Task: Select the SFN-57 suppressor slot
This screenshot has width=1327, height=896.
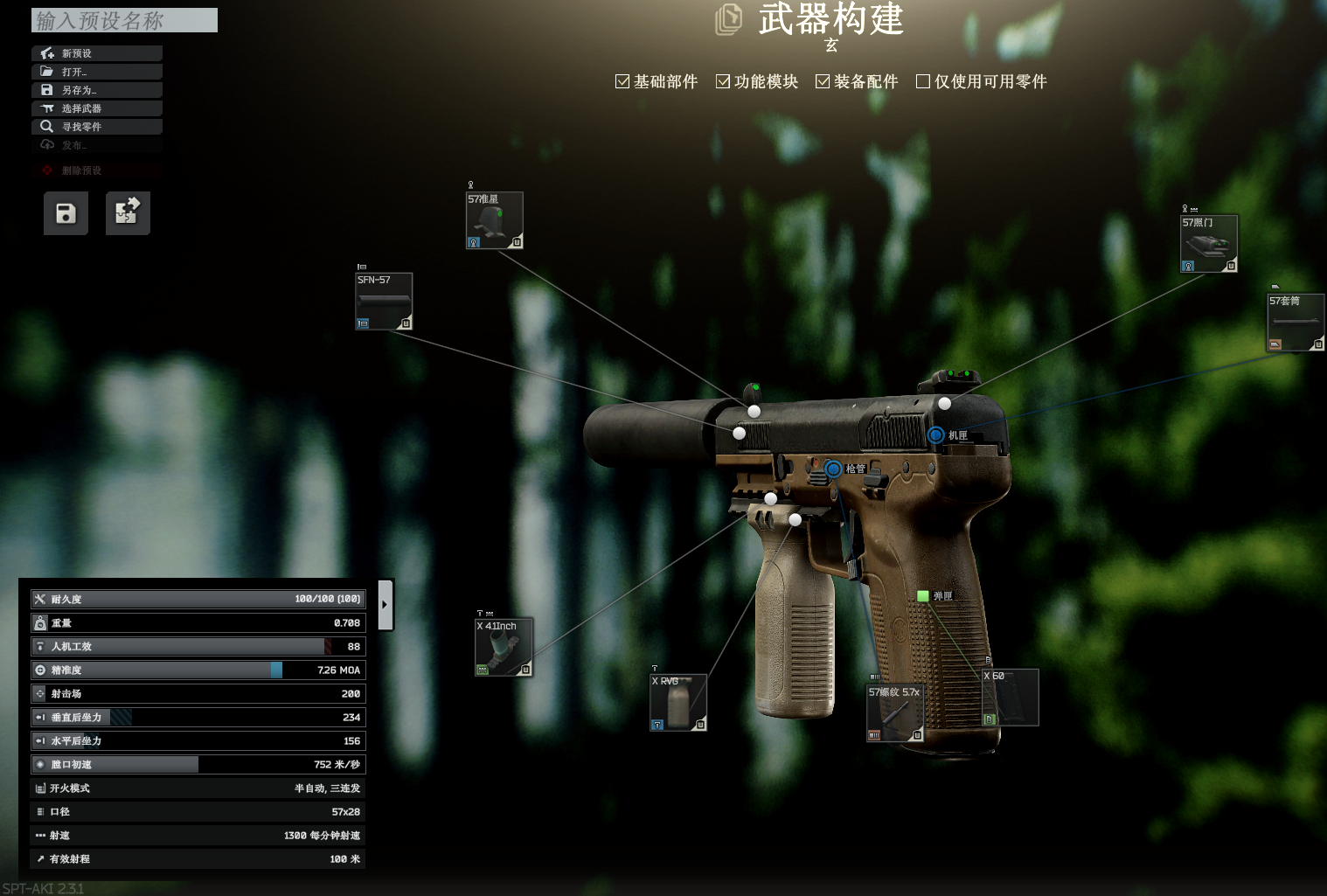Action: click(x=384, y=302)
